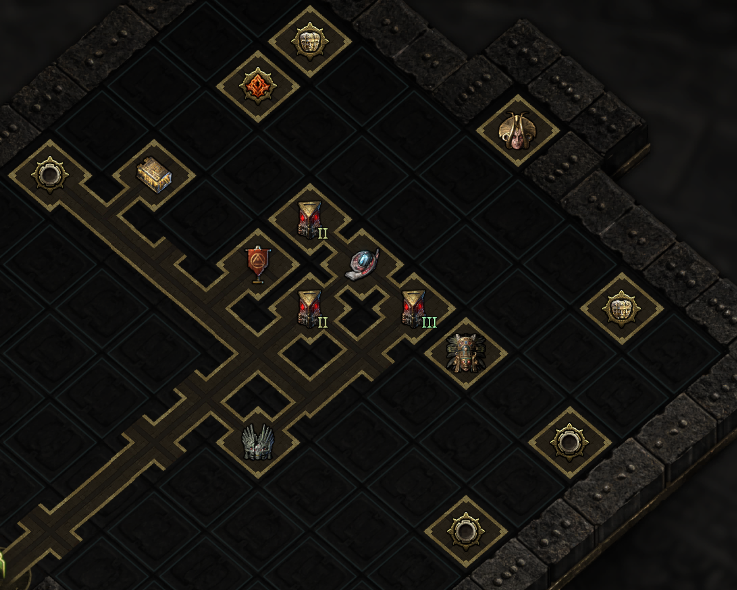Screen dimensions: 737x590
Task: Select the red flame sigil room
Action: (x=257, y=85)
